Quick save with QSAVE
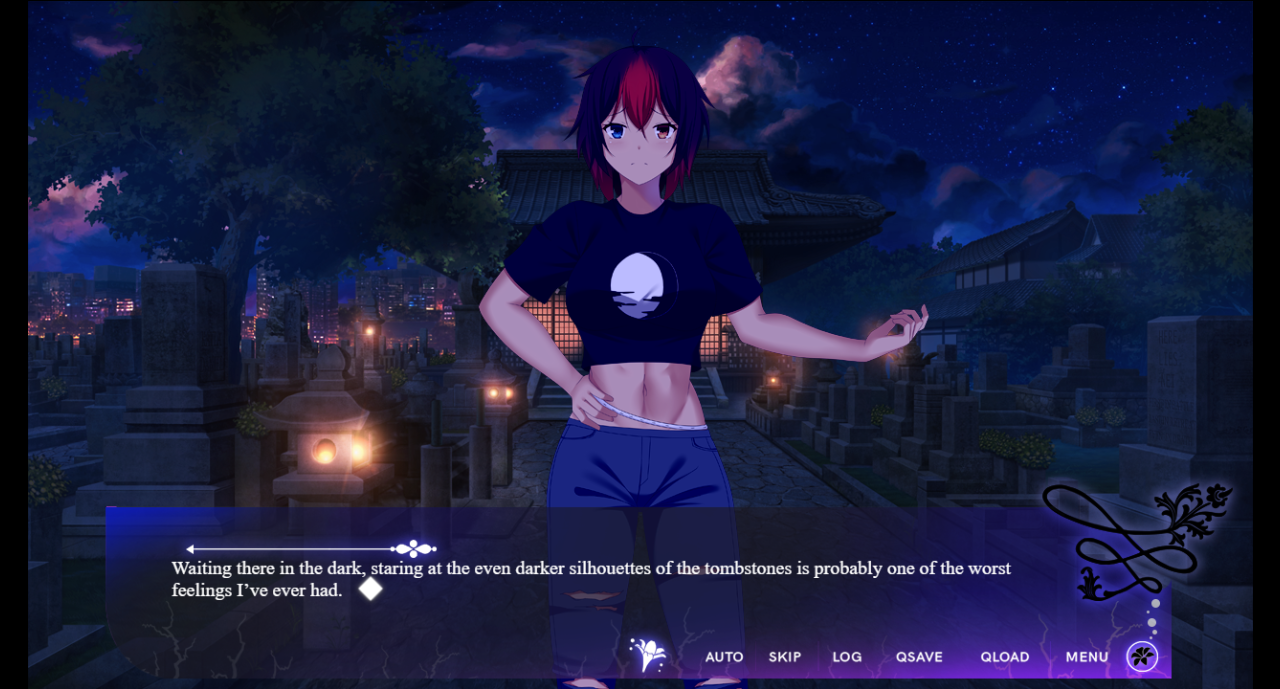The image size is (1280, 689). tap(919, 657)
